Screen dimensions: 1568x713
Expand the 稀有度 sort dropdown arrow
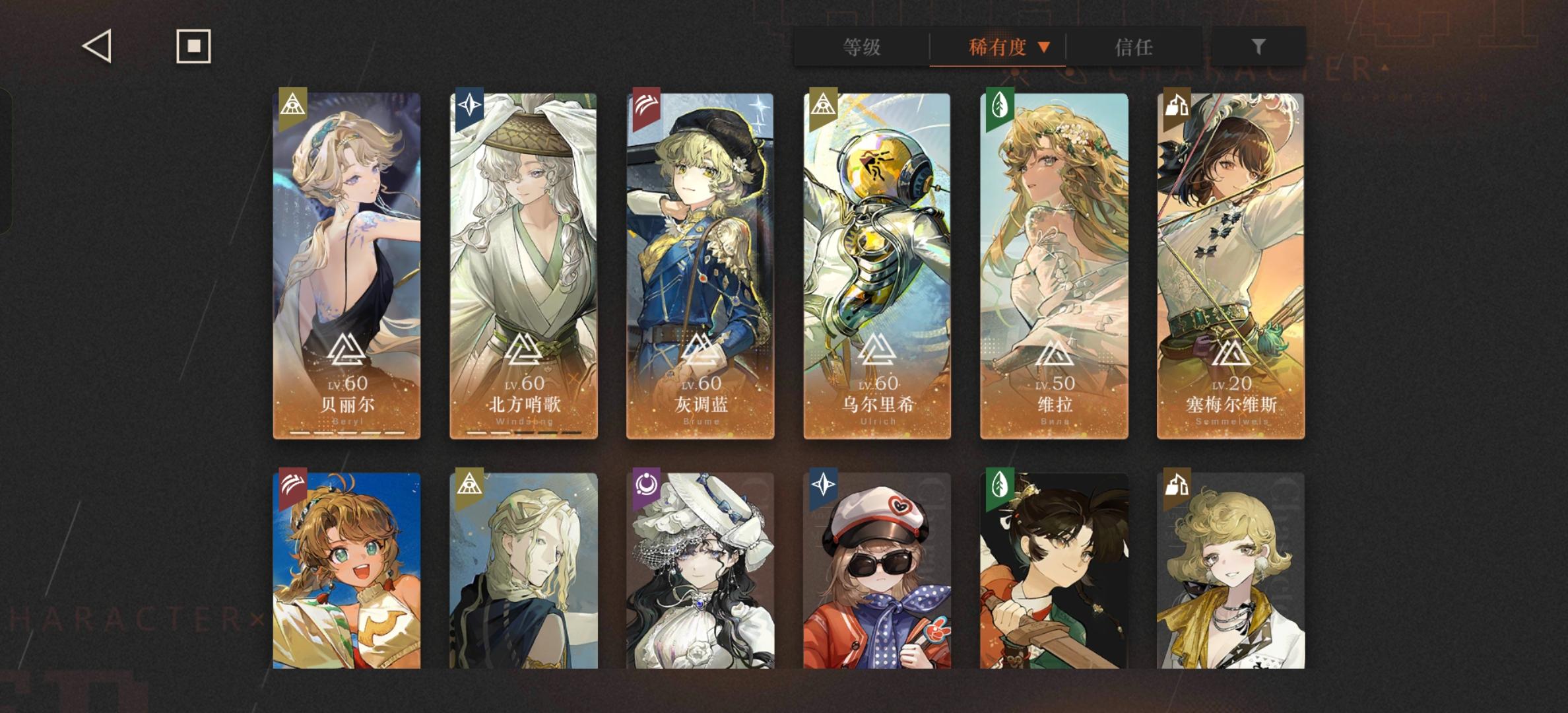[1045, 48]
